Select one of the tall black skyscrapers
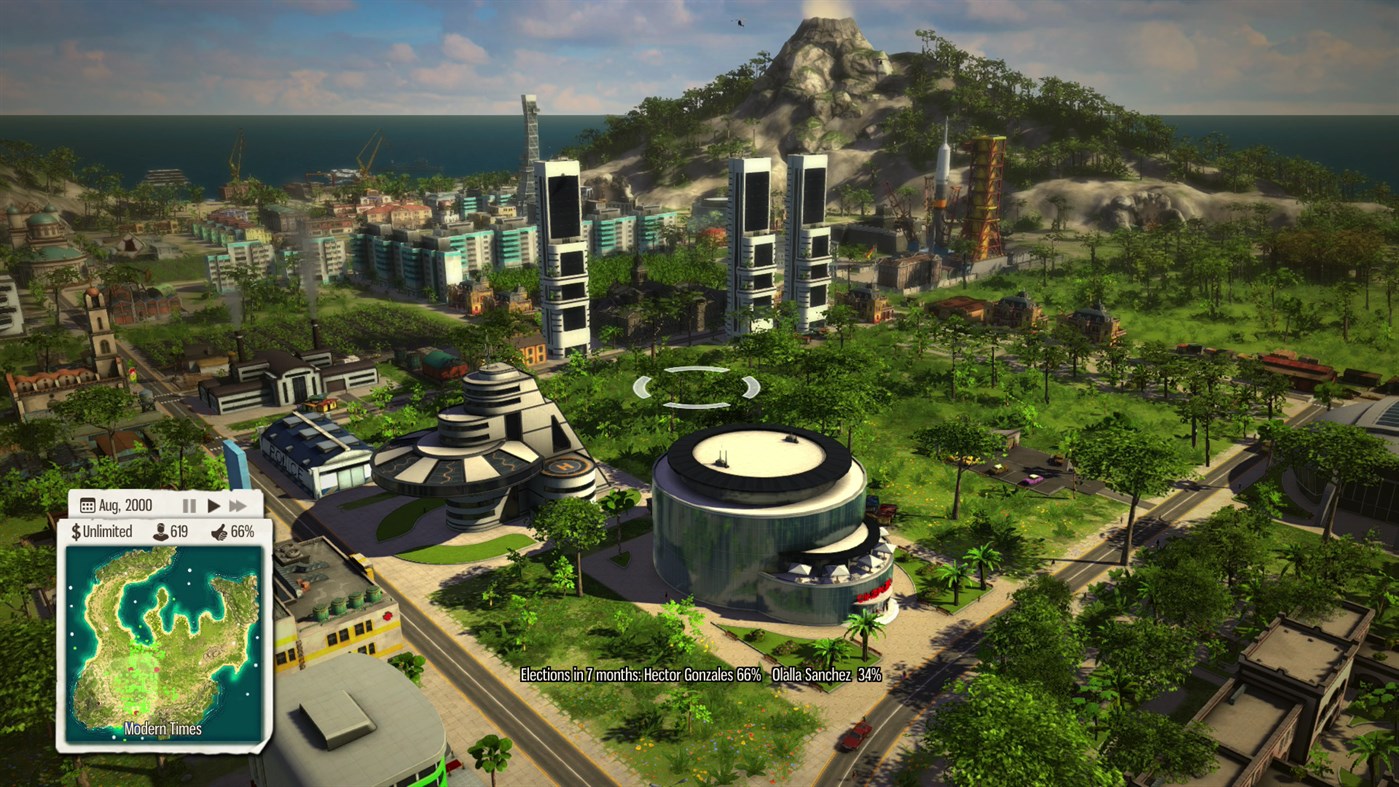Screen dimensions: 1399x787 pyautogui.click(x=567, y=250)
